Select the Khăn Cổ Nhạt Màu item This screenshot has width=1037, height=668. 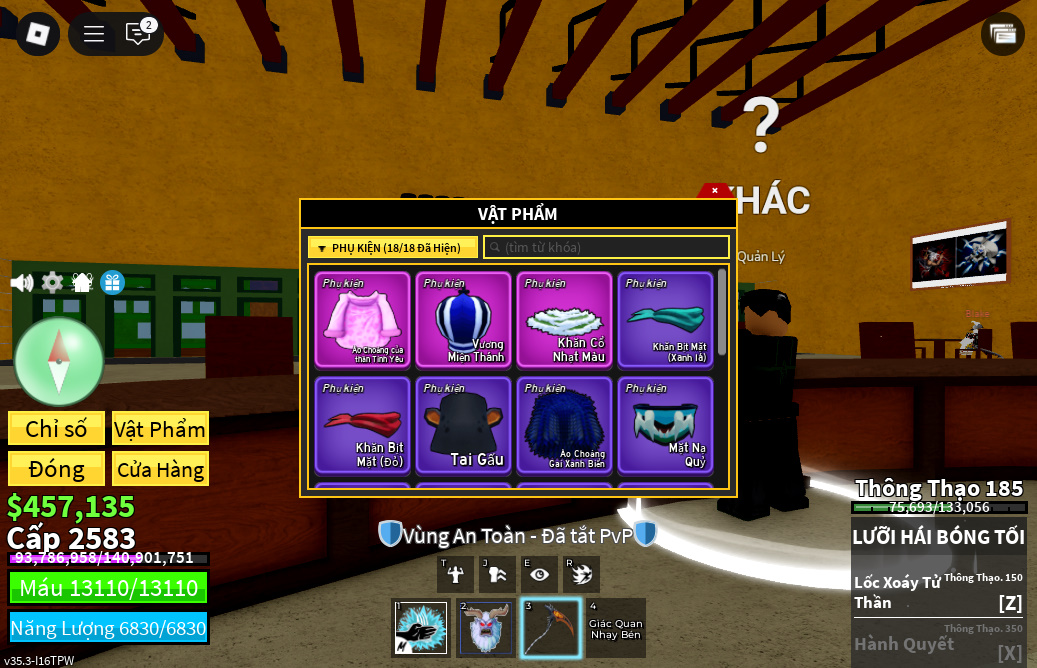click(564, 319)
